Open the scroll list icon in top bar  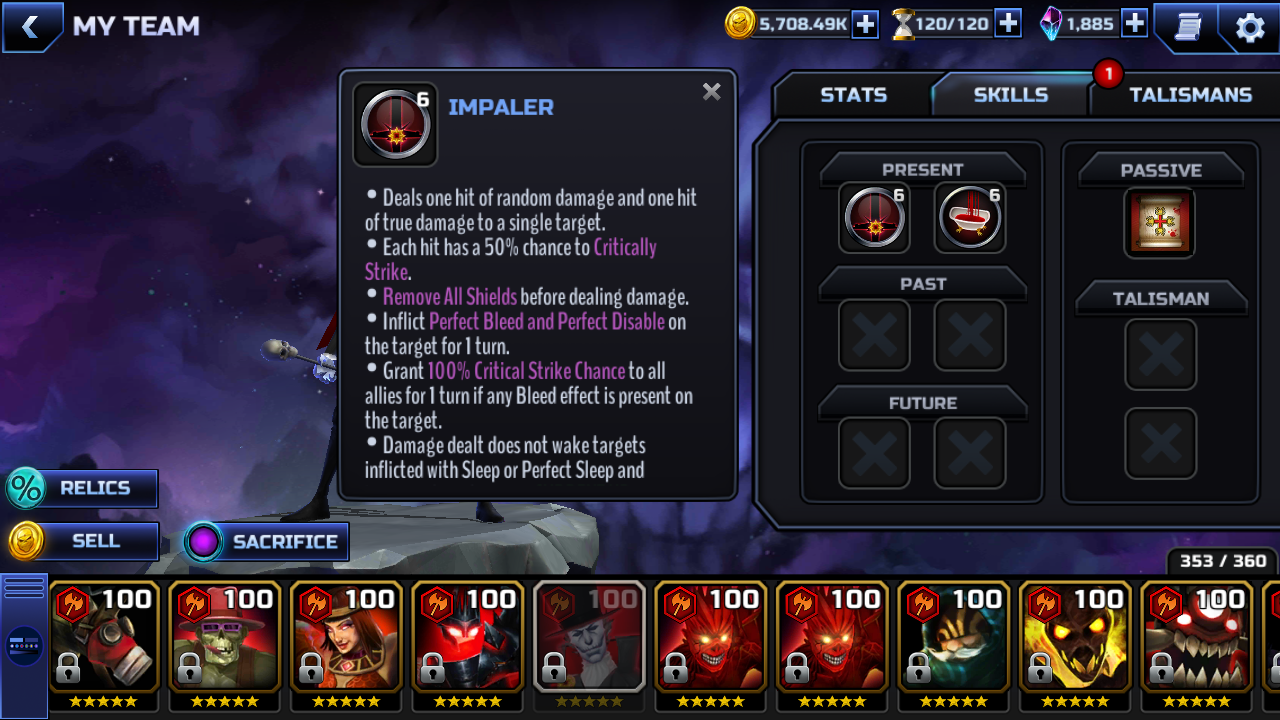point(1187,27)
